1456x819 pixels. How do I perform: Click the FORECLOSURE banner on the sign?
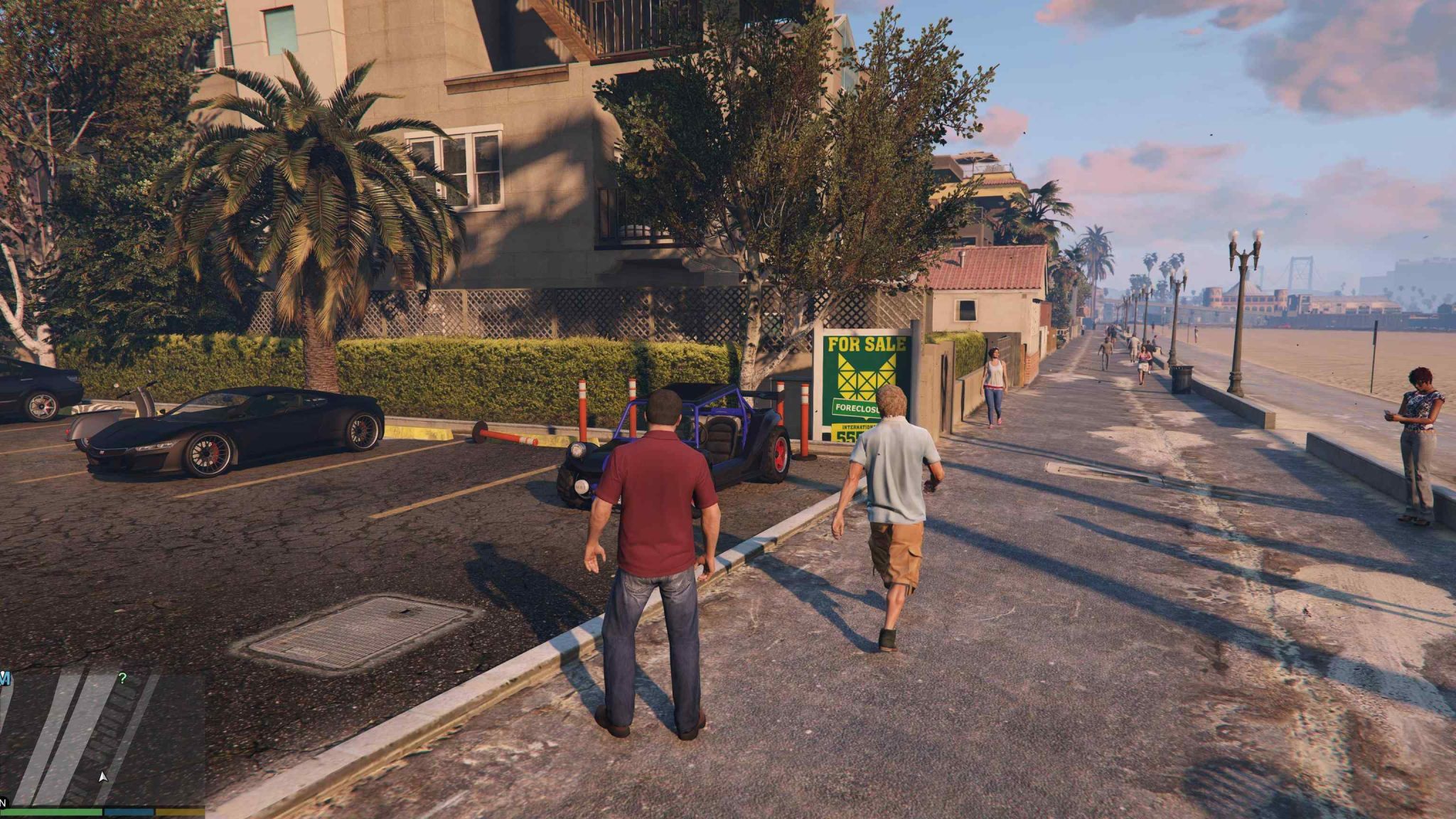[x=856, y=408]
